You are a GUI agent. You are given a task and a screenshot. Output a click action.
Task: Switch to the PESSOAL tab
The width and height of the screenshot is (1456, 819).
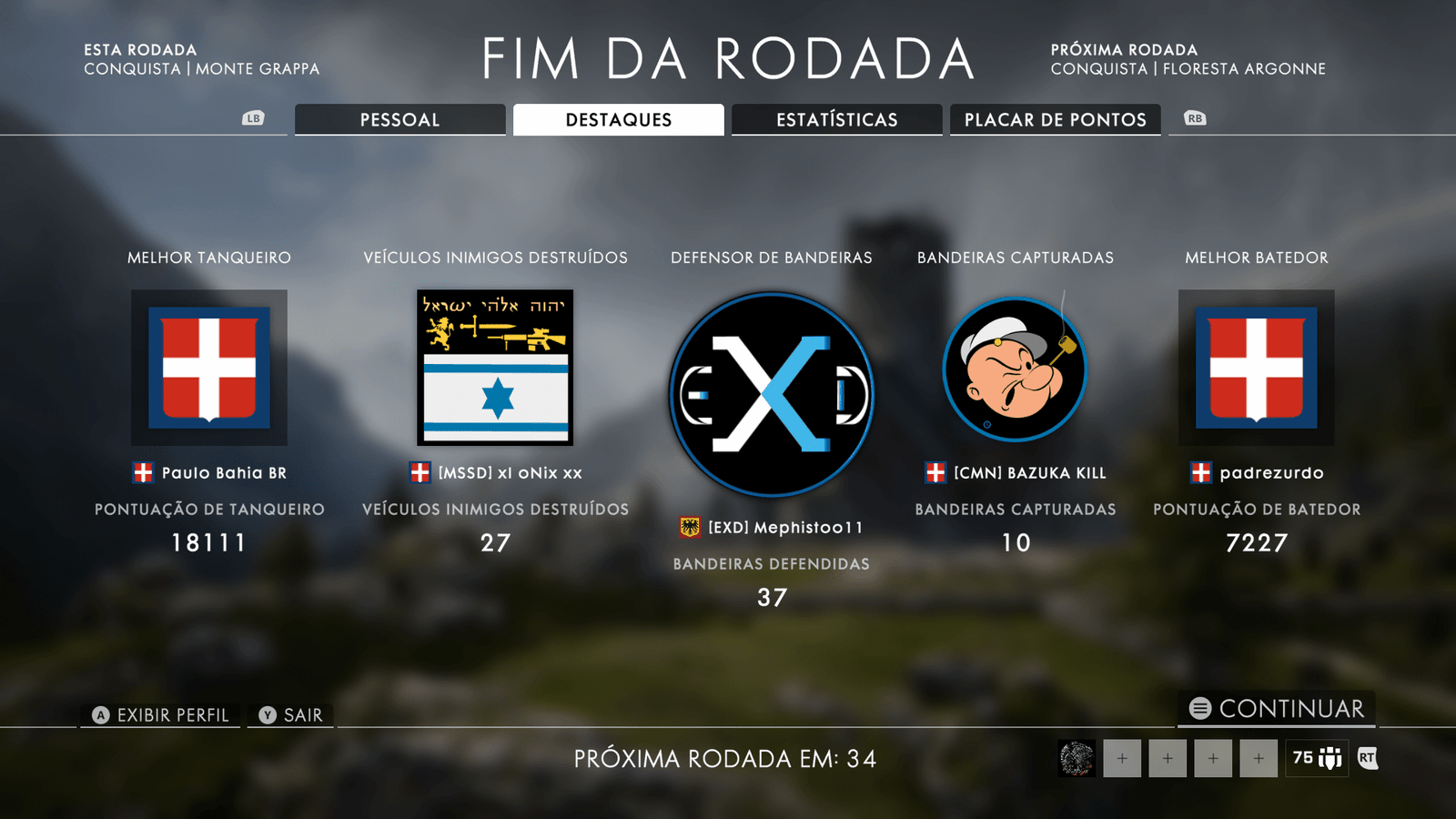click(399, 119)
